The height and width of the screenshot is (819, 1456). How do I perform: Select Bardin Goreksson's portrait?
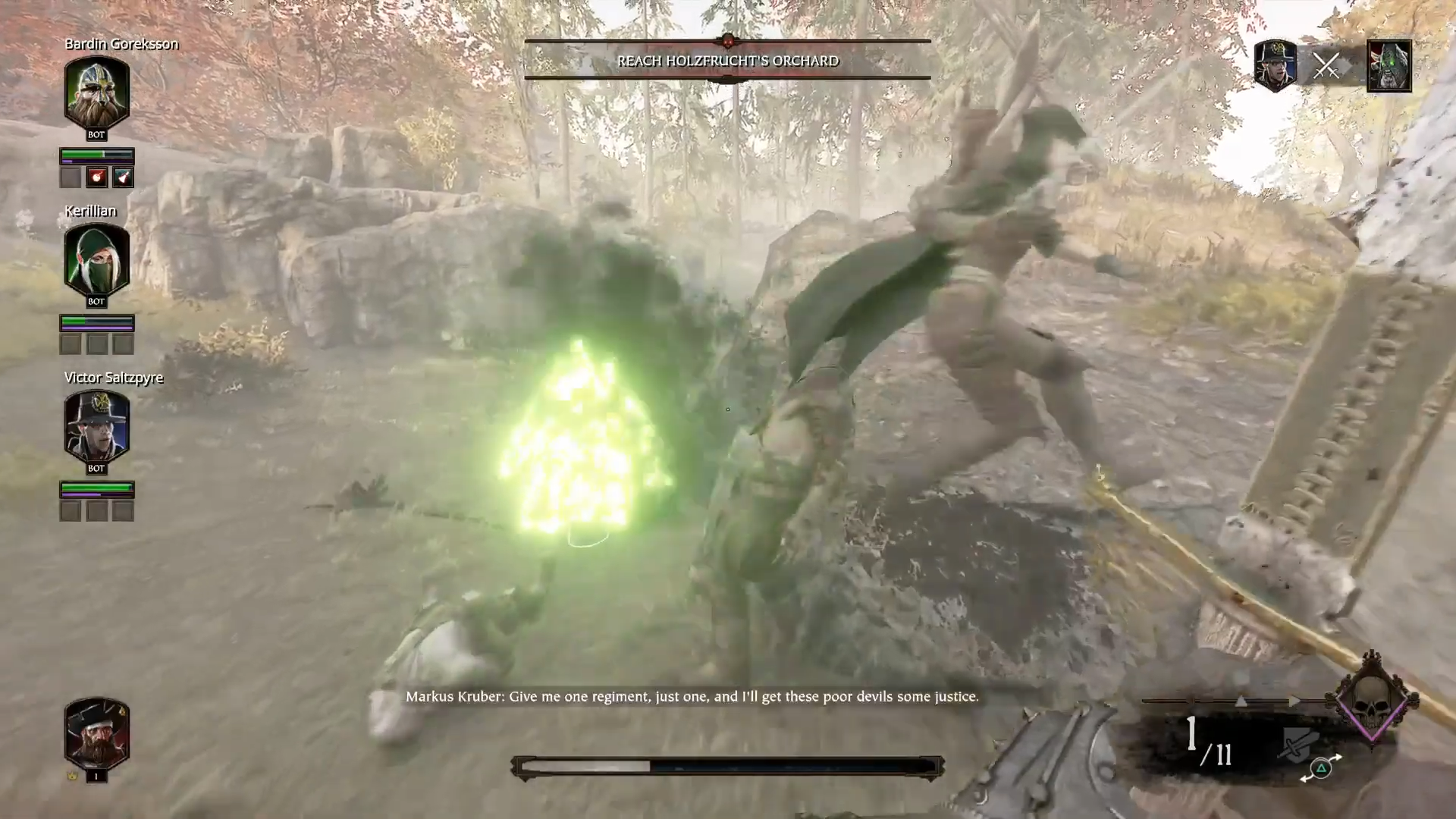click(96, 93)
